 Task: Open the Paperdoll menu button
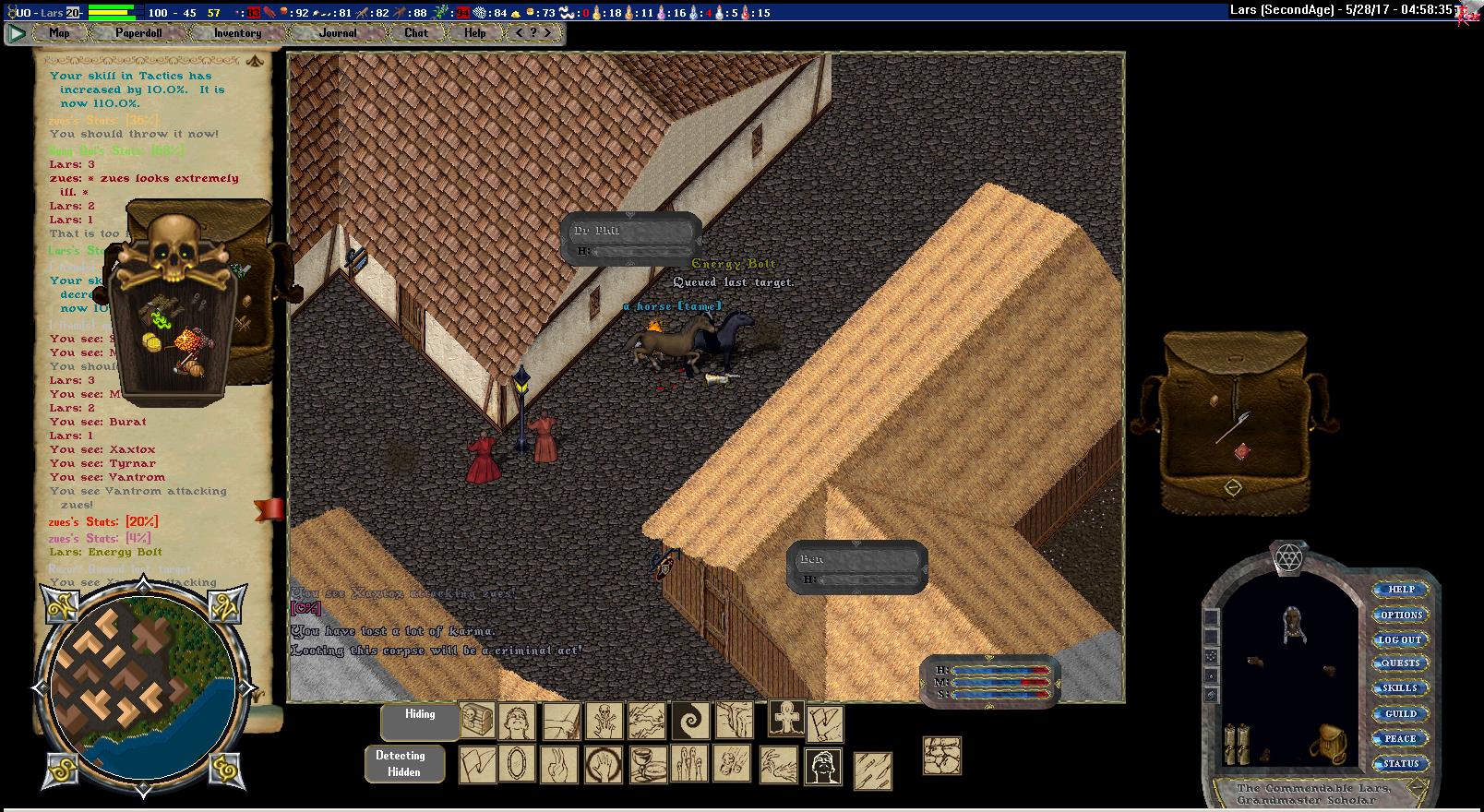pyautogui.click(x=138, y=33)
